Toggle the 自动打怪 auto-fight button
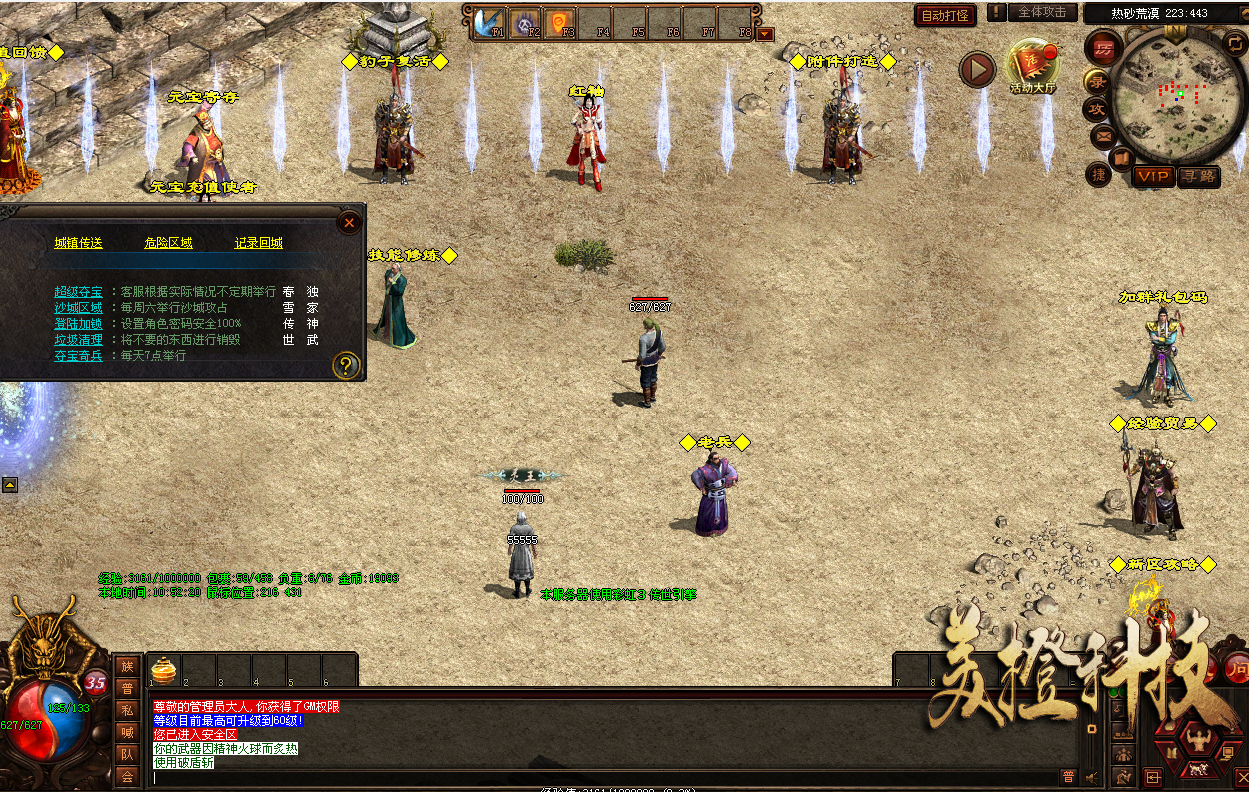1249x792 pixels. click(x=944, y=15)
